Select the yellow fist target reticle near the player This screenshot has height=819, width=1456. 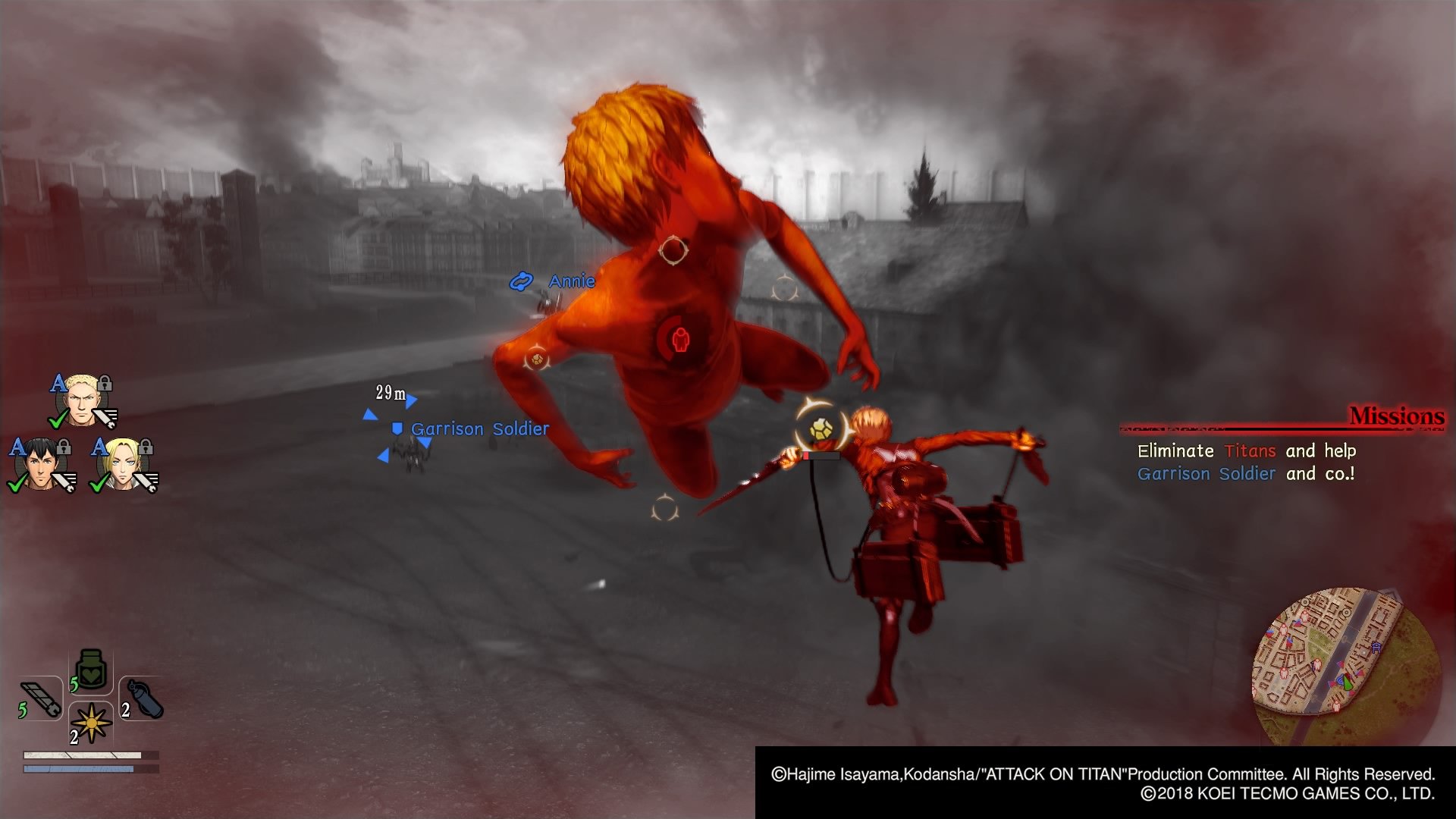(821, 427)
